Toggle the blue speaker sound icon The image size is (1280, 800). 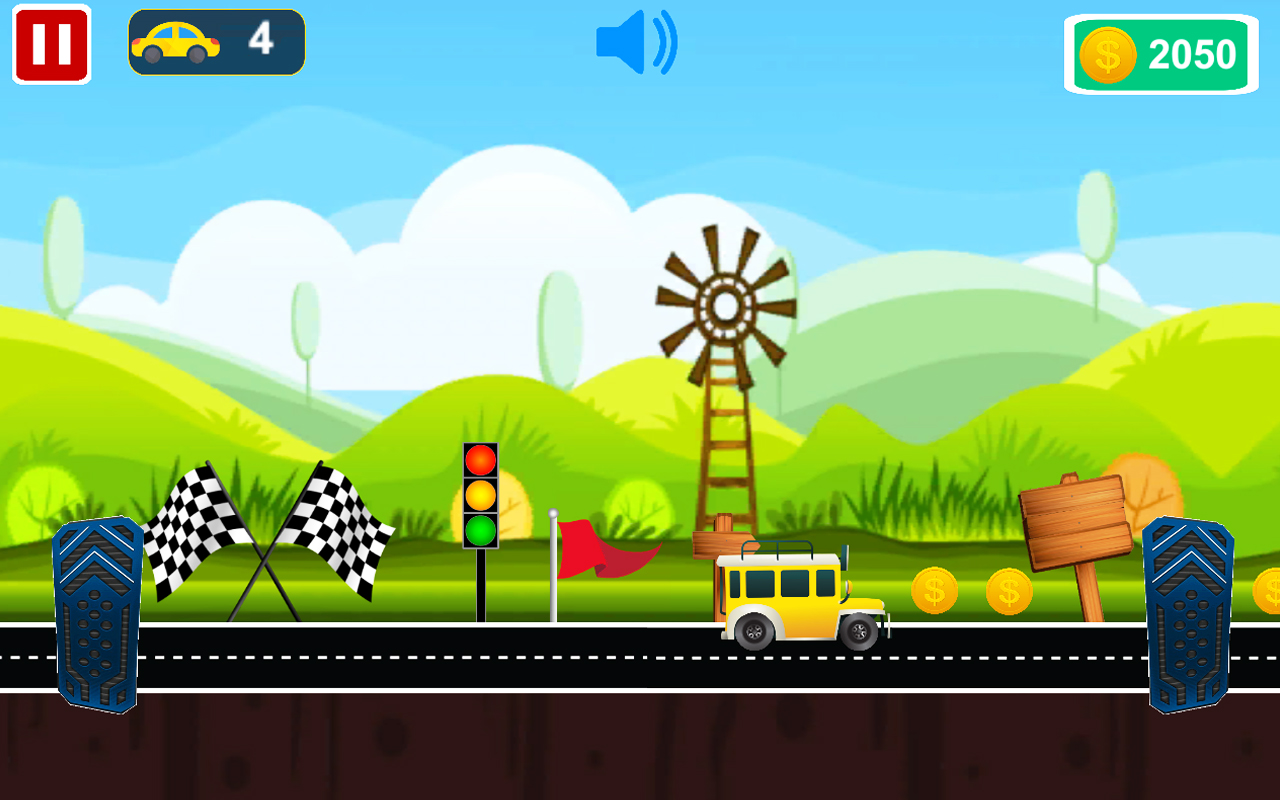[x=636, y=43]
